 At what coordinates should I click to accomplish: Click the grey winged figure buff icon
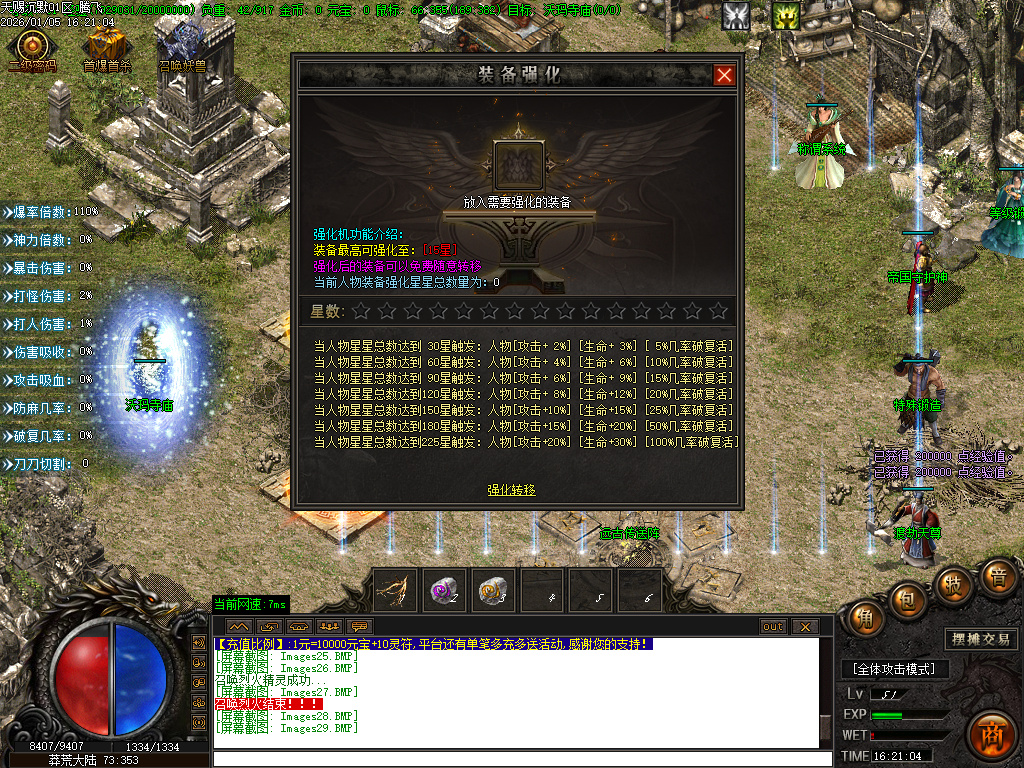tap(737, 16)
